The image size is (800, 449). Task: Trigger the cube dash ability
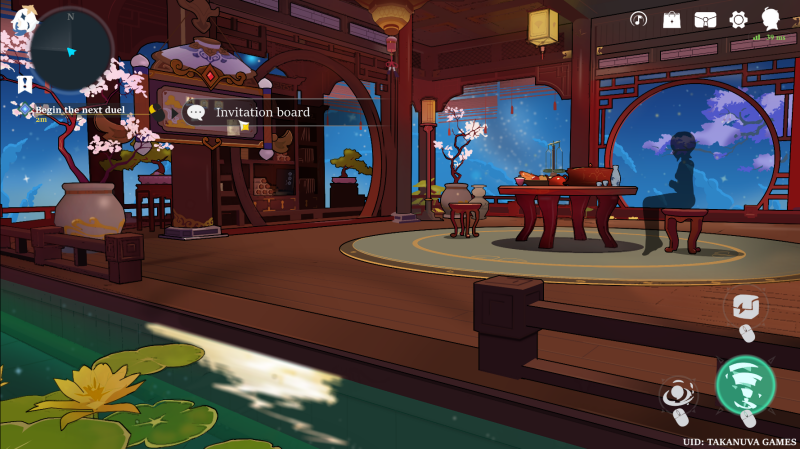coord(744,306)
